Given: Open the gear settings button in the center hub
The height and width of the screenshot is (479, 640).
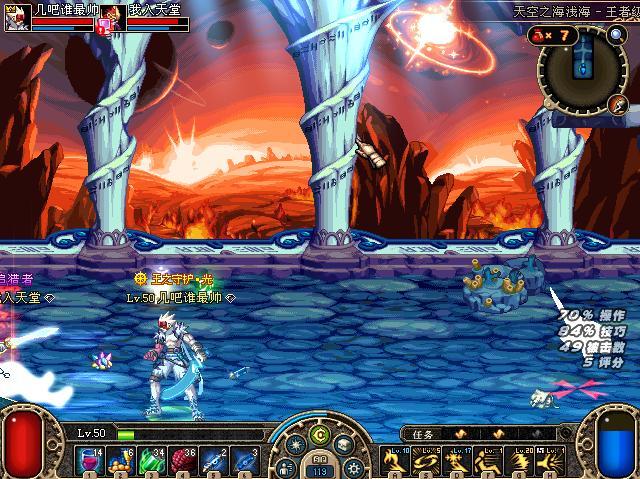Looking at the screenshot, I should coord(351,467).
